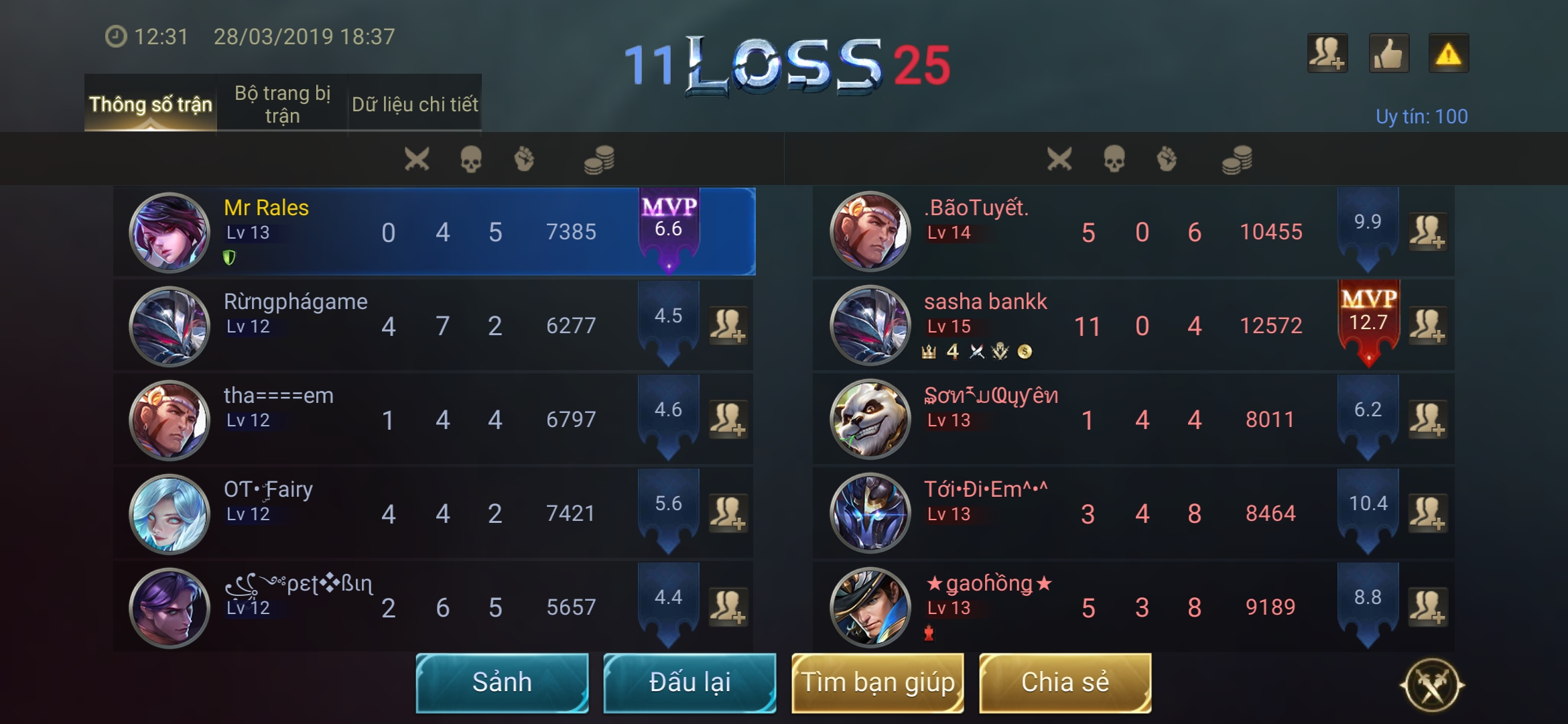
Task: Add tha====em as a friend
Action: pos(728,420)
